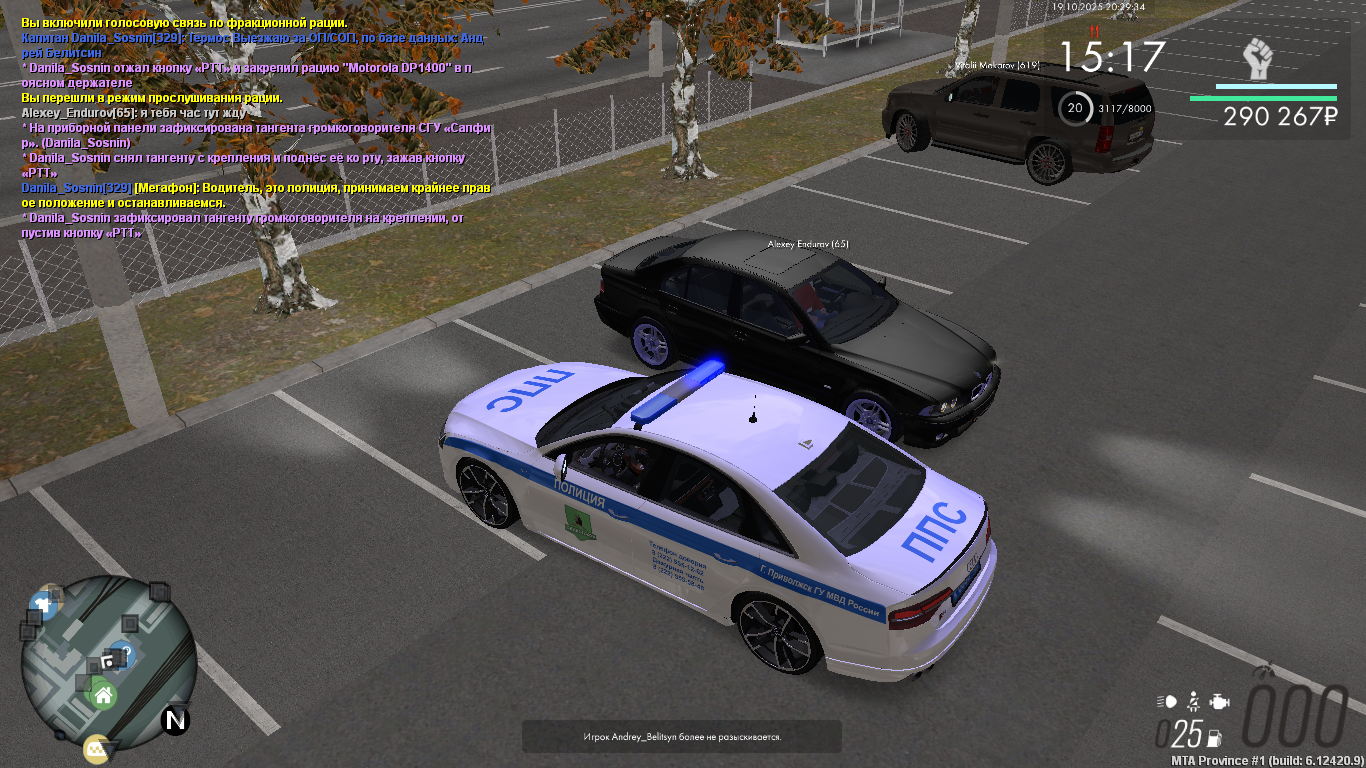Click the blue t-shirt clothing shop marker
The width and height of the screenshot is (1366, 768).
[x=42, y=603]
